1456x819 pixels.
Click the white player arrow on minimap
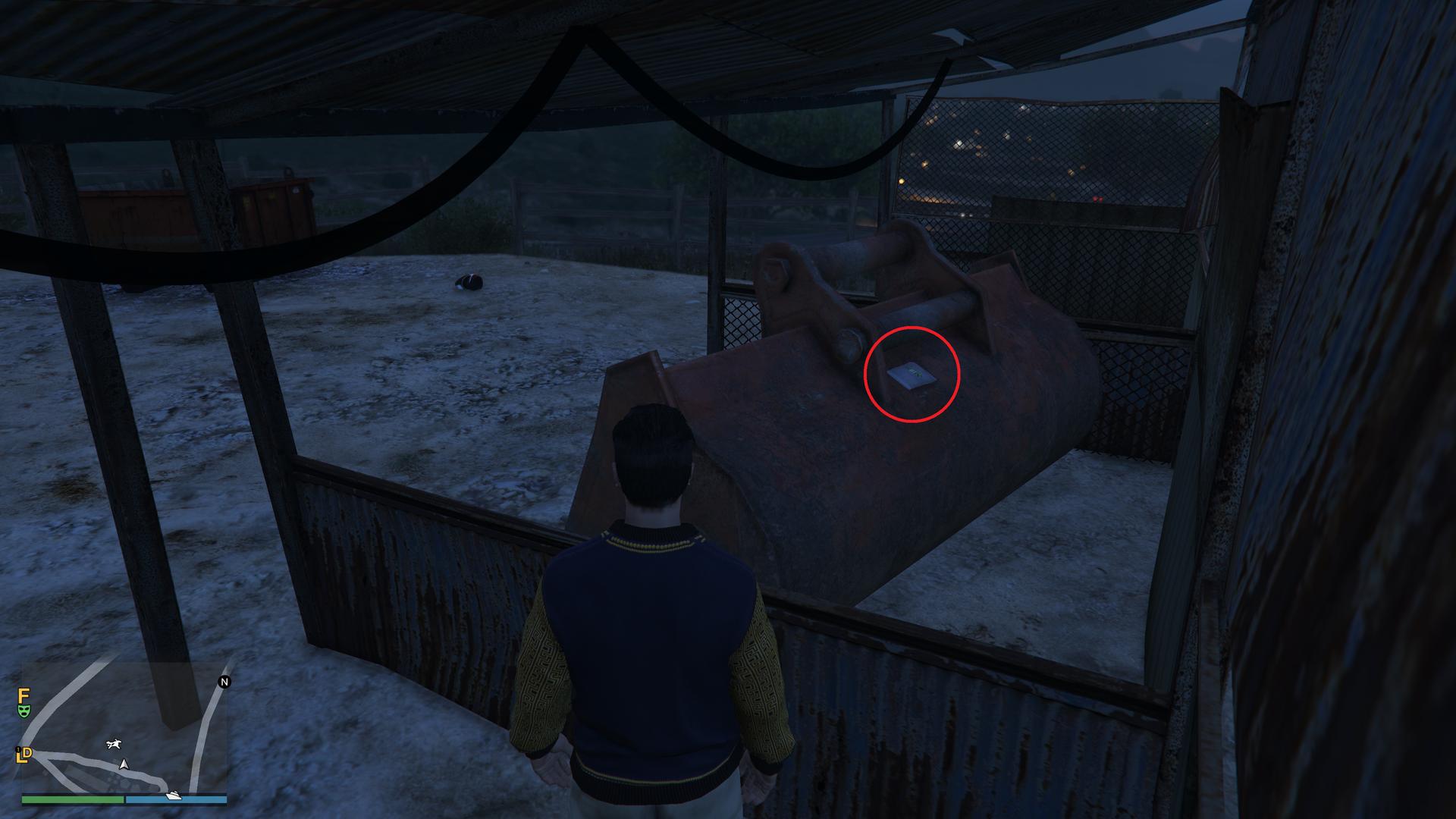coord(124,764)
